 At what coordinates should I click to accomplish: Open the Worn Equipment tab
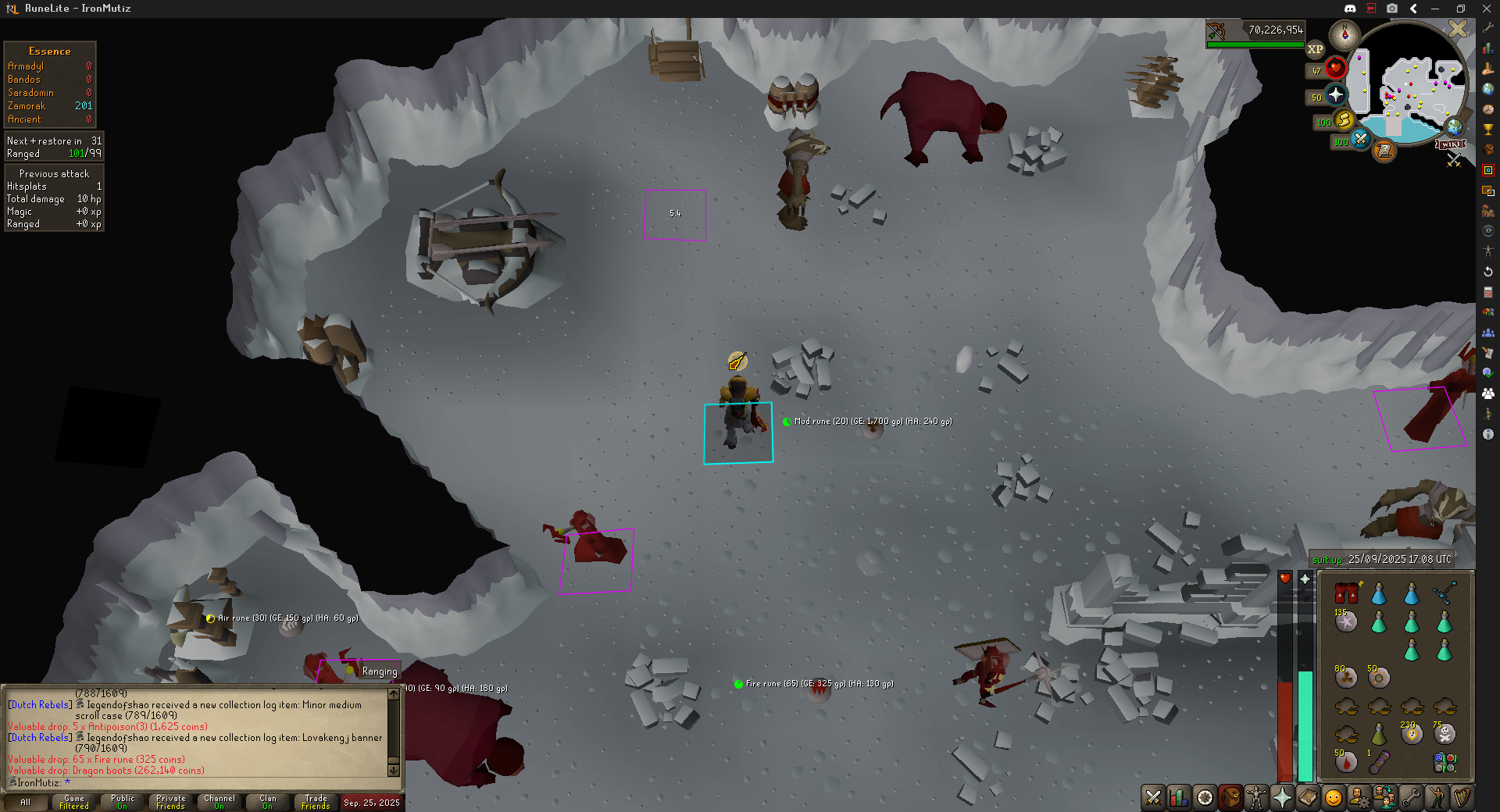click(1256, 797)
